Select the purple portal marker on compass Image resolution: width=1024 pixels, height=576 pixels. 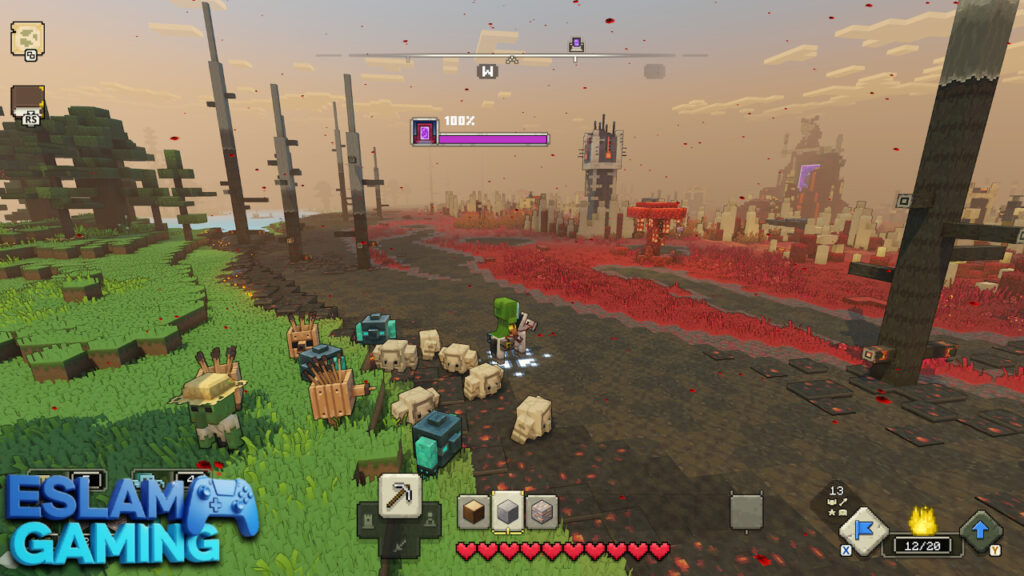[x=575, y=44]
